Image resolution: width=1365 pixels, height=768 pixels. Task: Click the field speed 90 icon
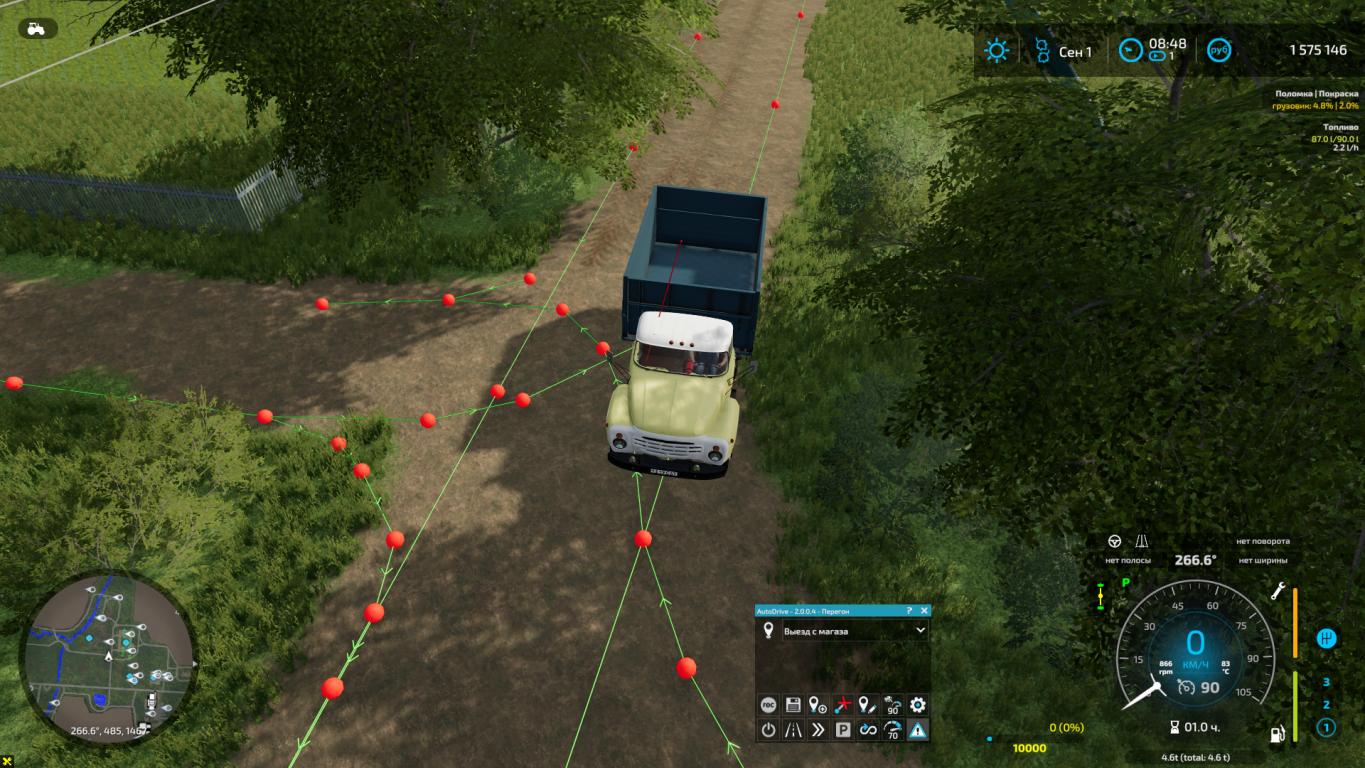click(892, 705)
